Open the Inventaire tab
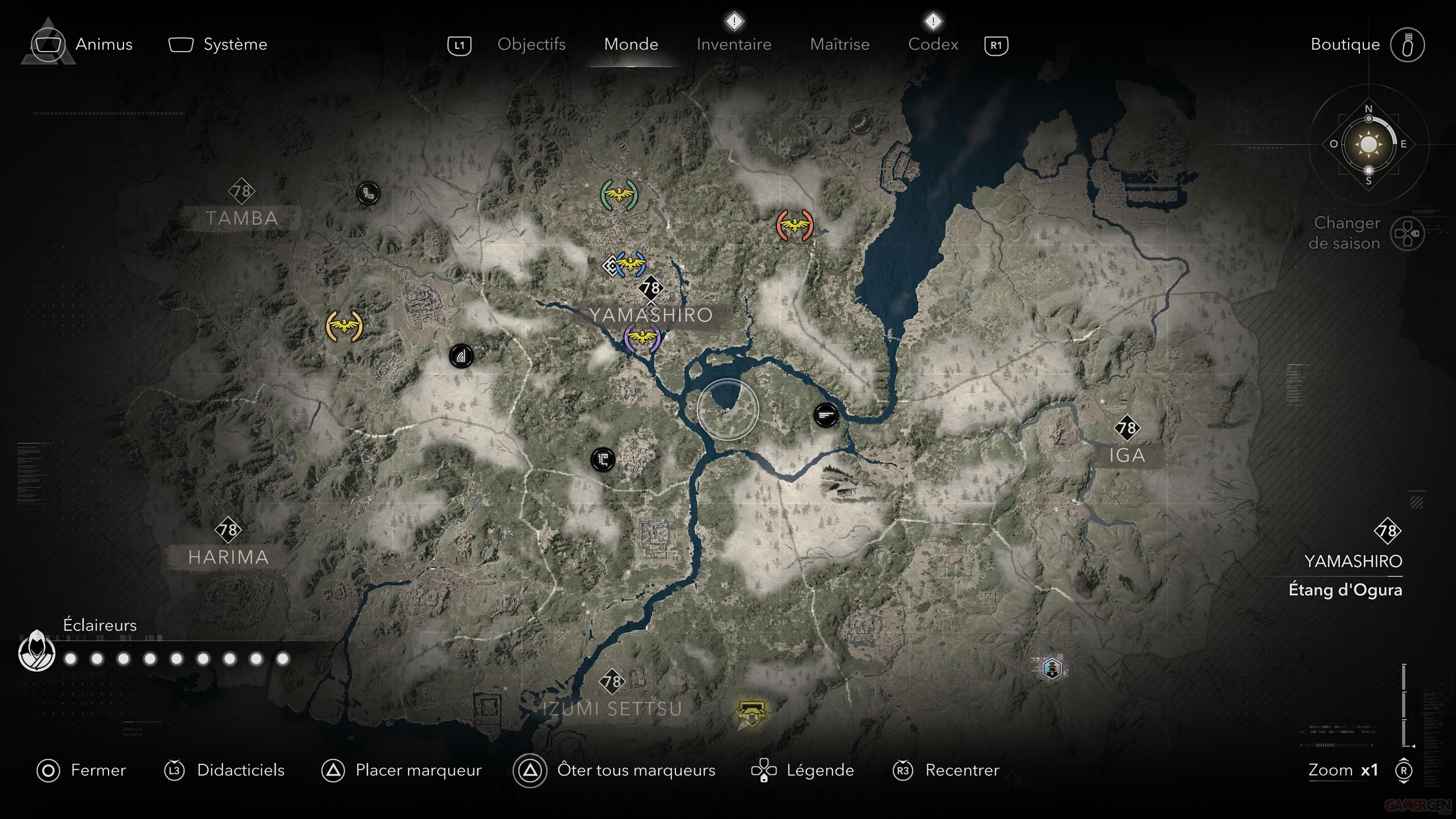This screenshot has height=819, width=1456. click(733, 44)
